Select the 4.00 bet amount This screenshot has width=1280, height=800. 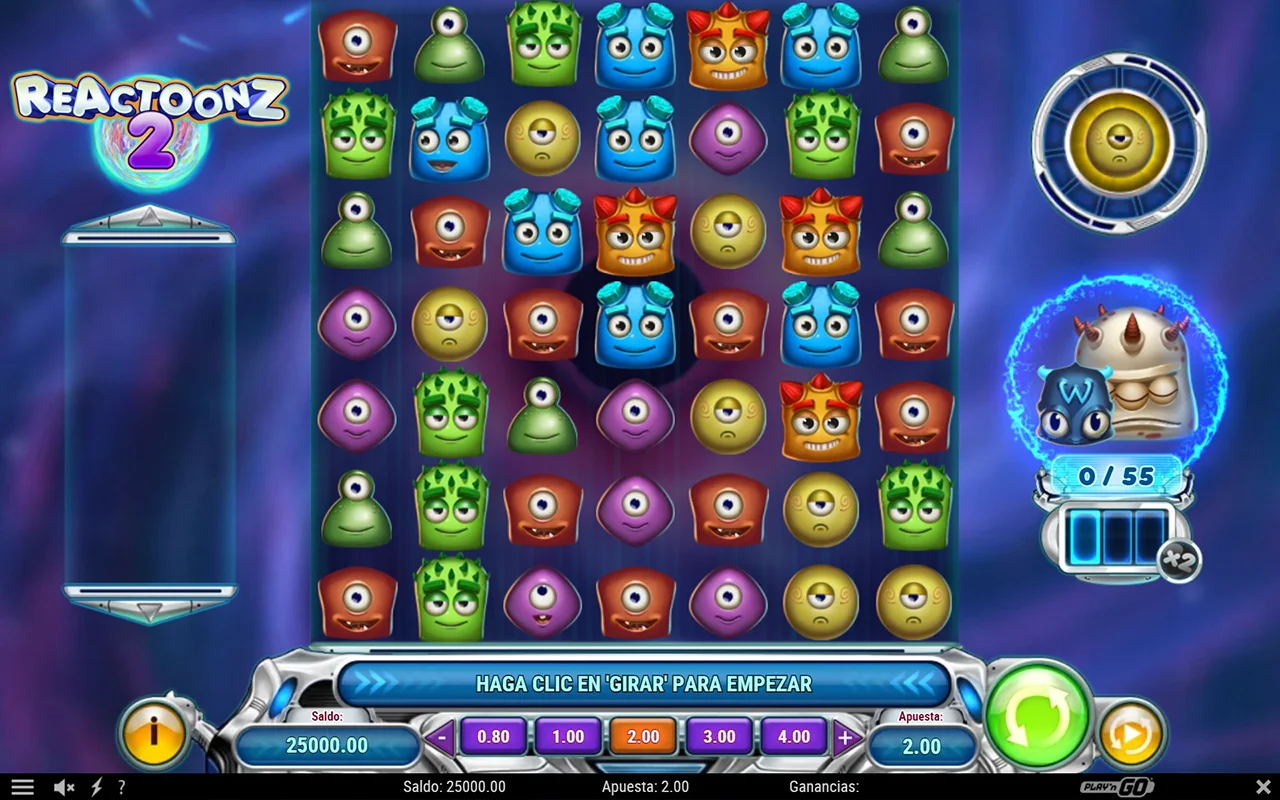pyautogui.click(x=794, y=737)
